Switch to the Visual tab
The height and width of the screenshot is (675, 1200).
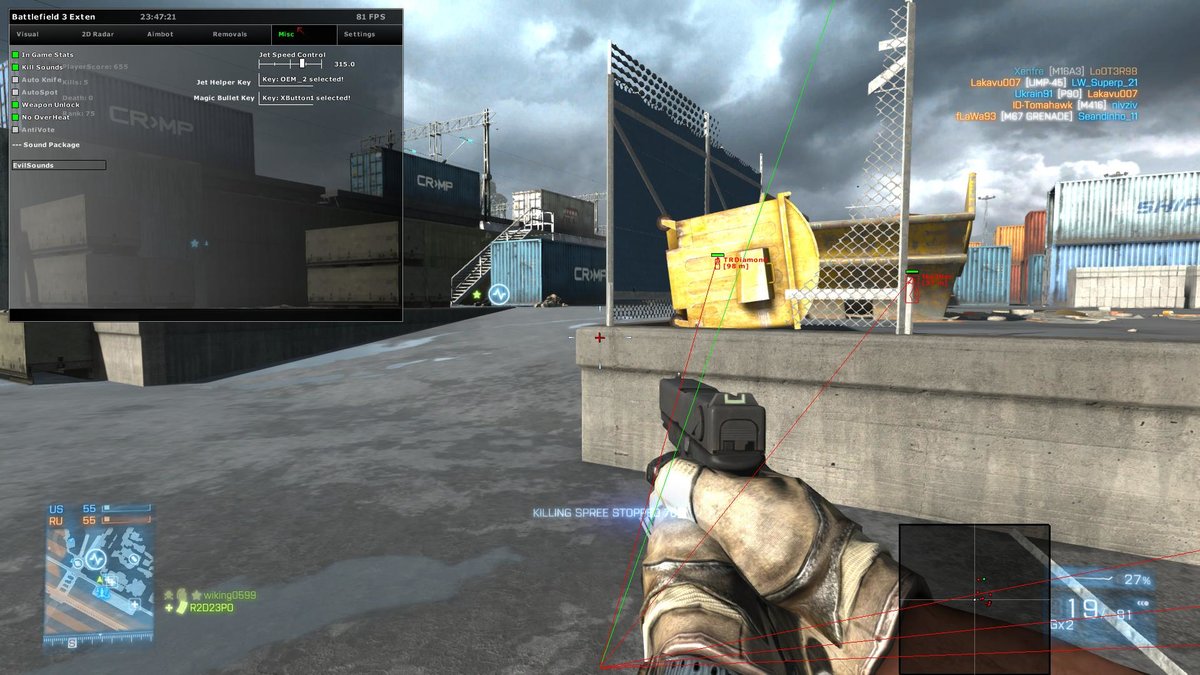28,34
